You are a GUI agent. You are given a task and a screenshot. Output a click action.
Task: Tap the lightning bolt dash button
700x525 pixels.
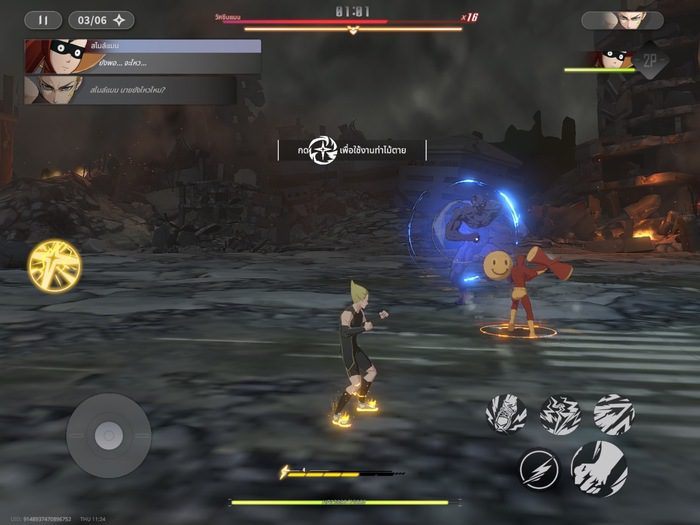538,469
